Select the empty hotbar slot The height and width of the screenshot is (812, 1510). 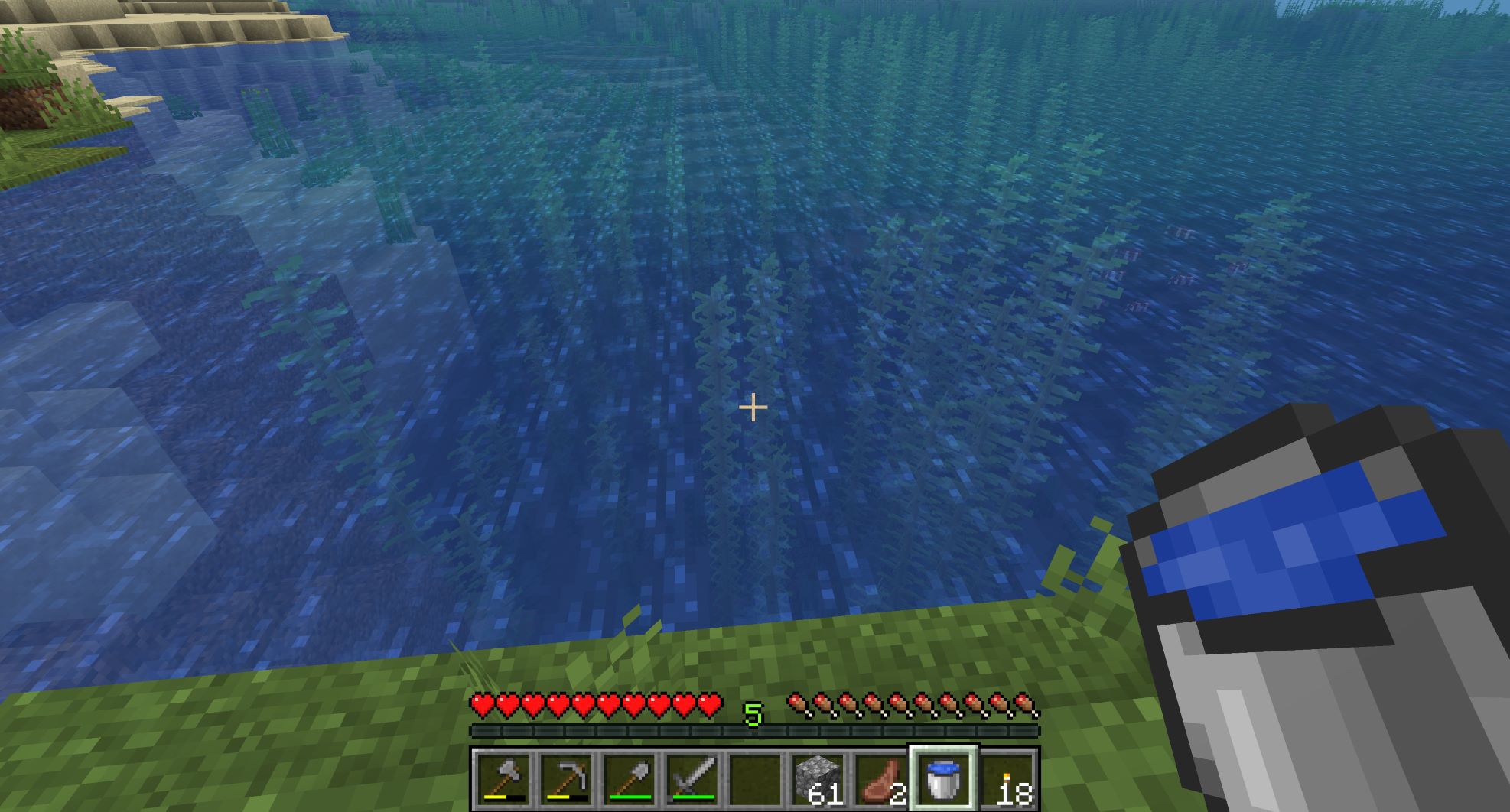[754, 778]
